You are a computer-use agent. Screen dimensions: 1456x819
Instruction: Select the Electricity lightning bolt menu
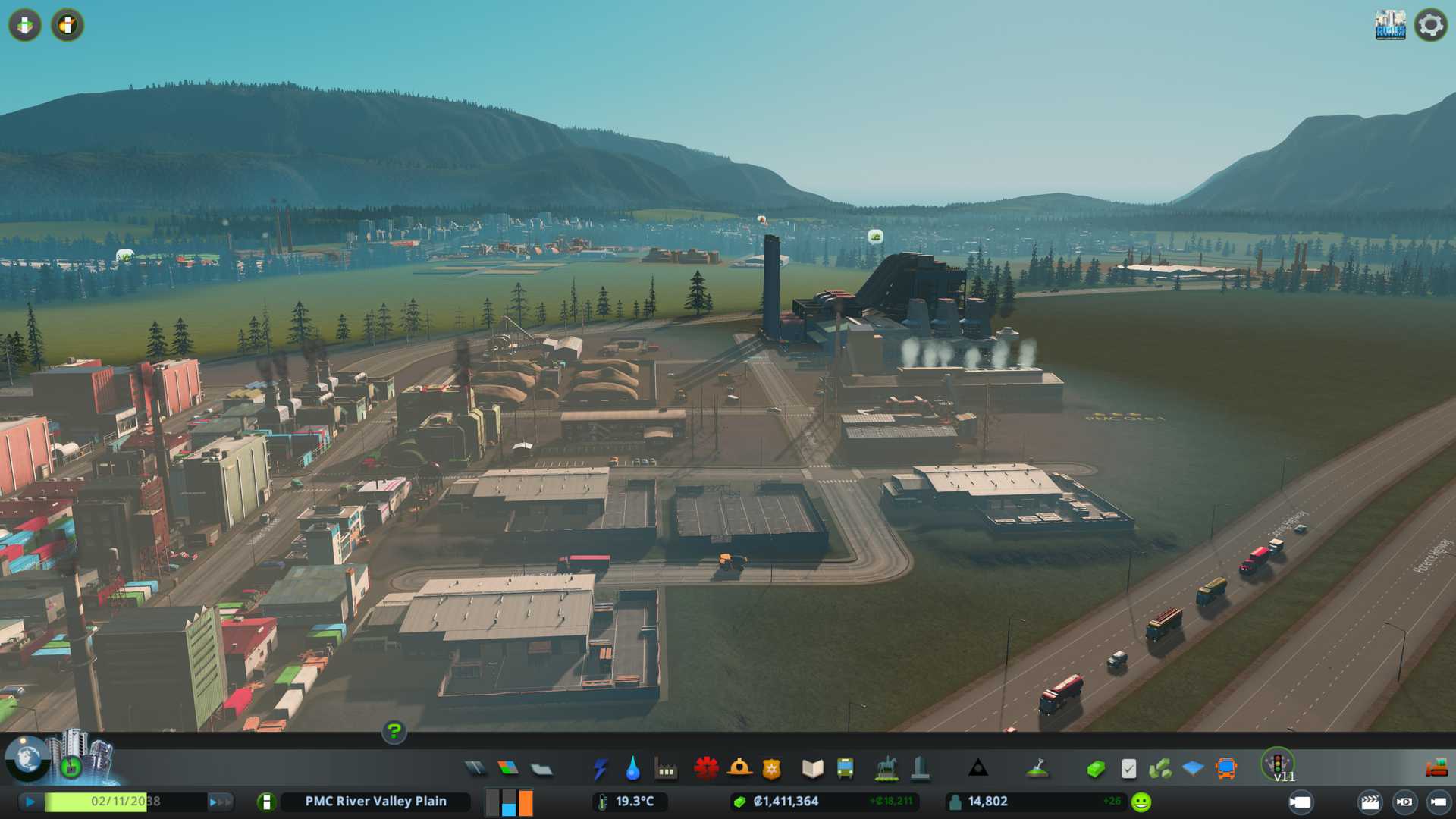pos(600,769)
